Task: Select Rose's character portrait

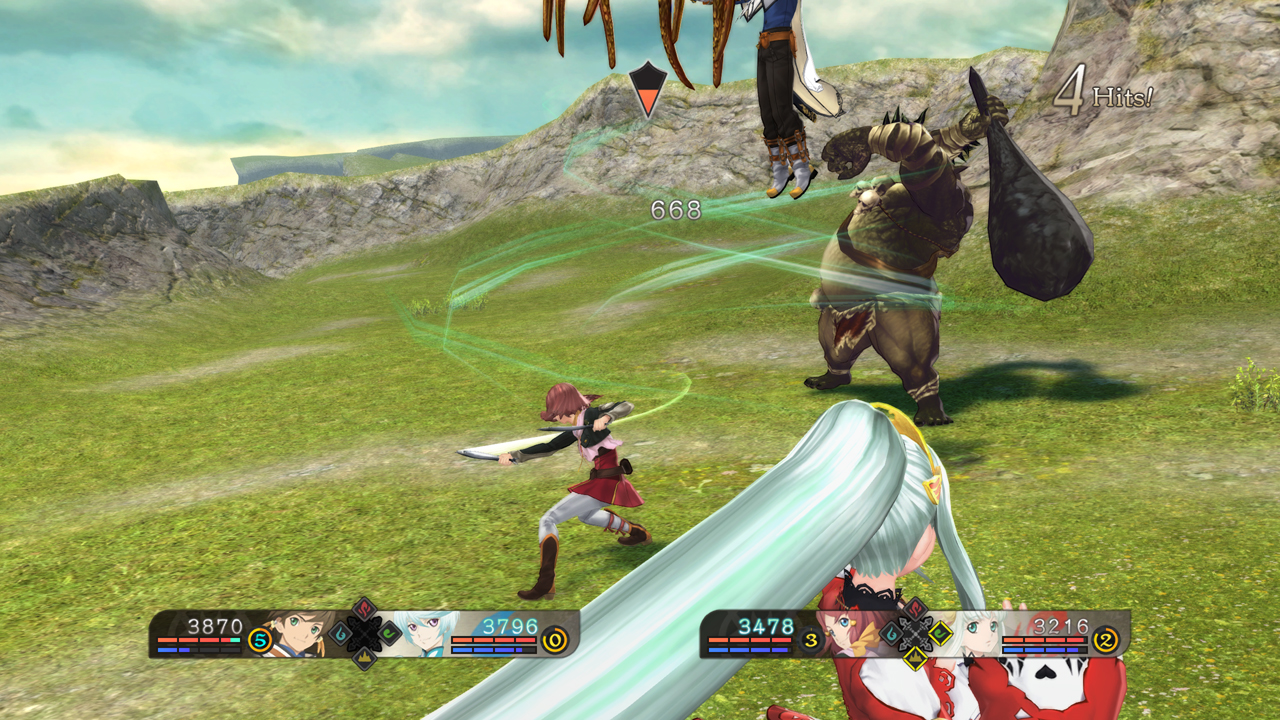Action: point(850,633)
